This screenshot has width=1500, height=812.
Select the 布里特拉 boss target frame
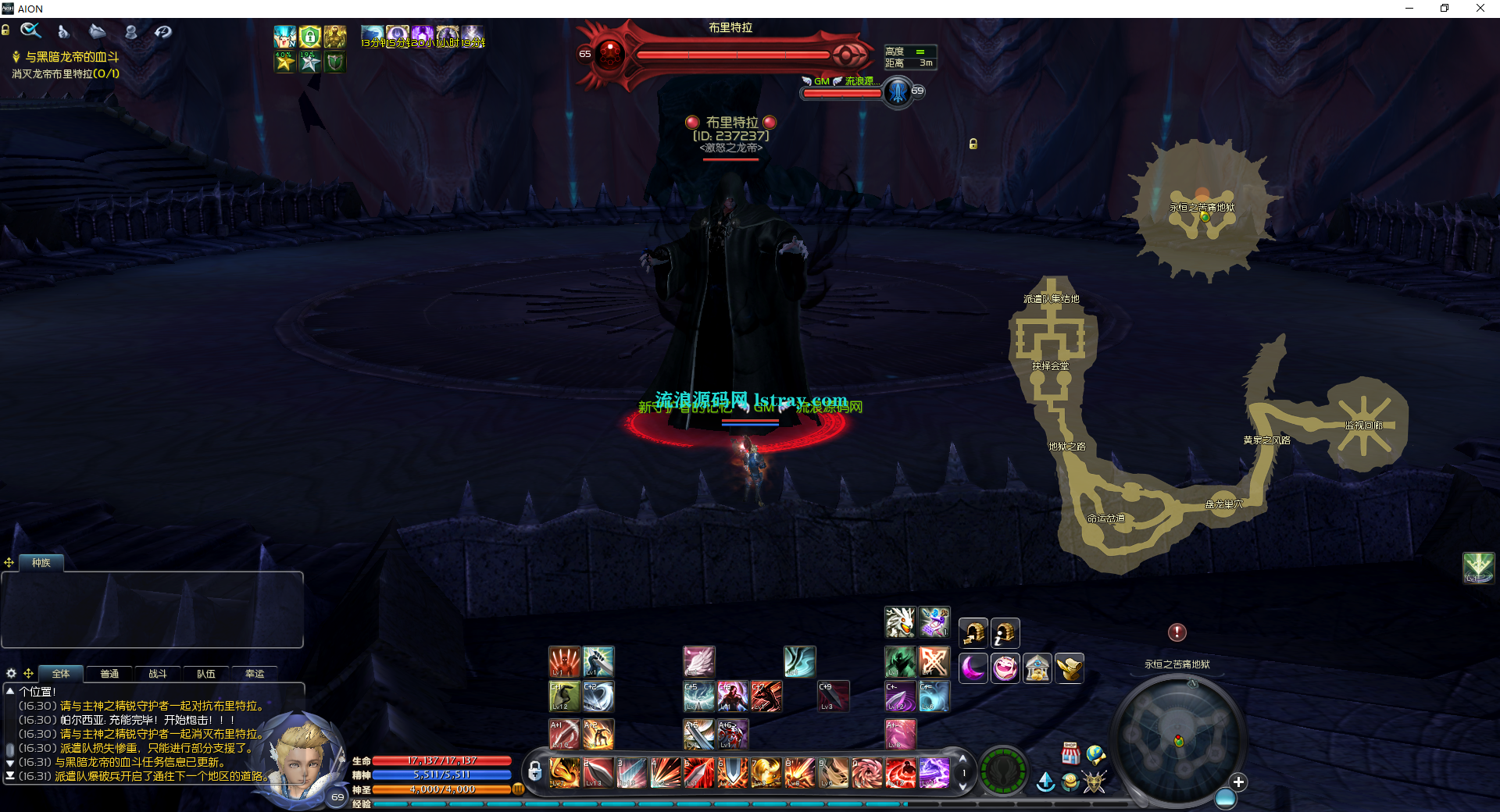(x=730, y=54)
